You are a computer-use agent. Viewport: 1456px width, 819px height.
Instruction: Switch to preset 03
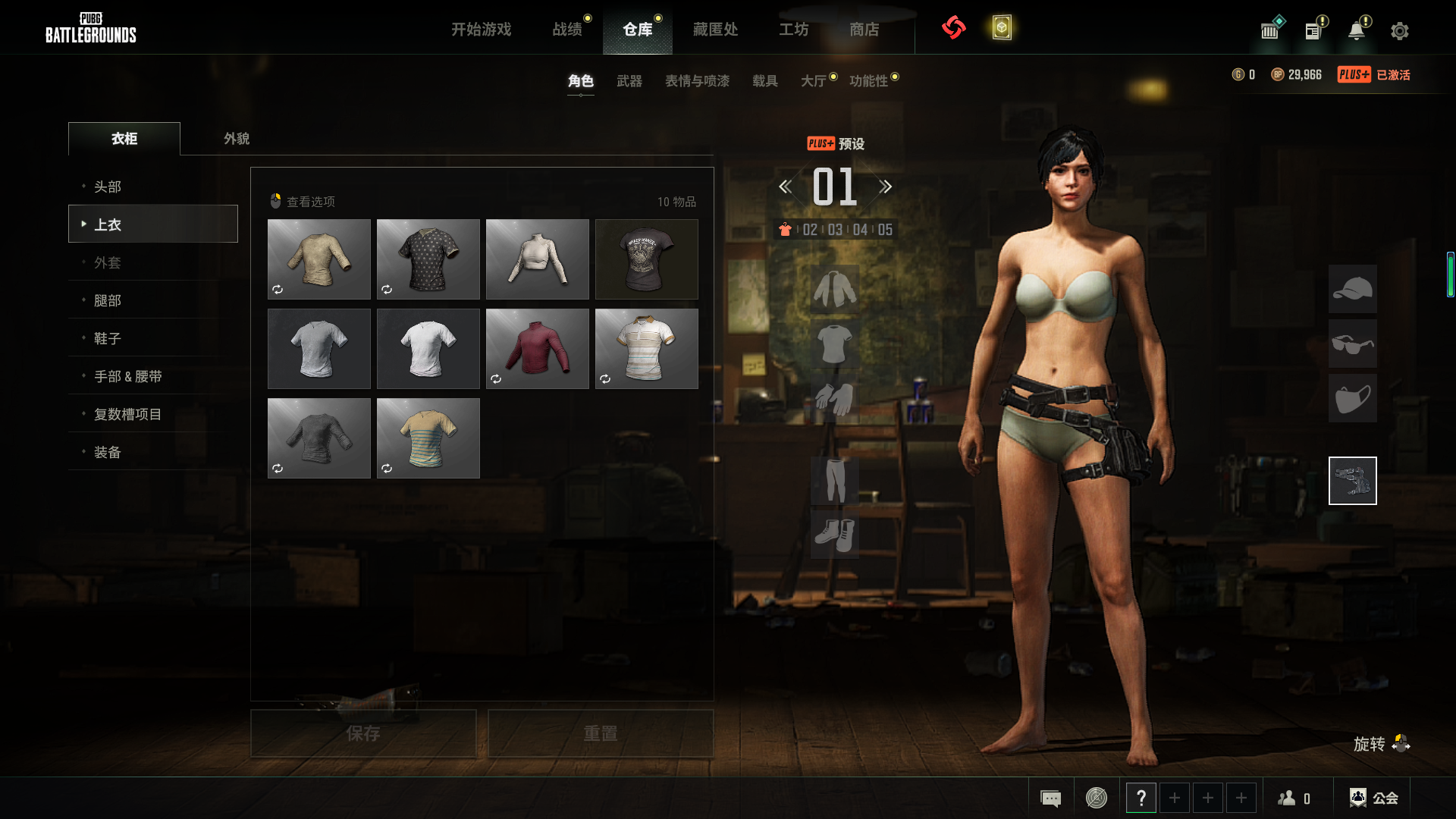[x=835, y=230]
